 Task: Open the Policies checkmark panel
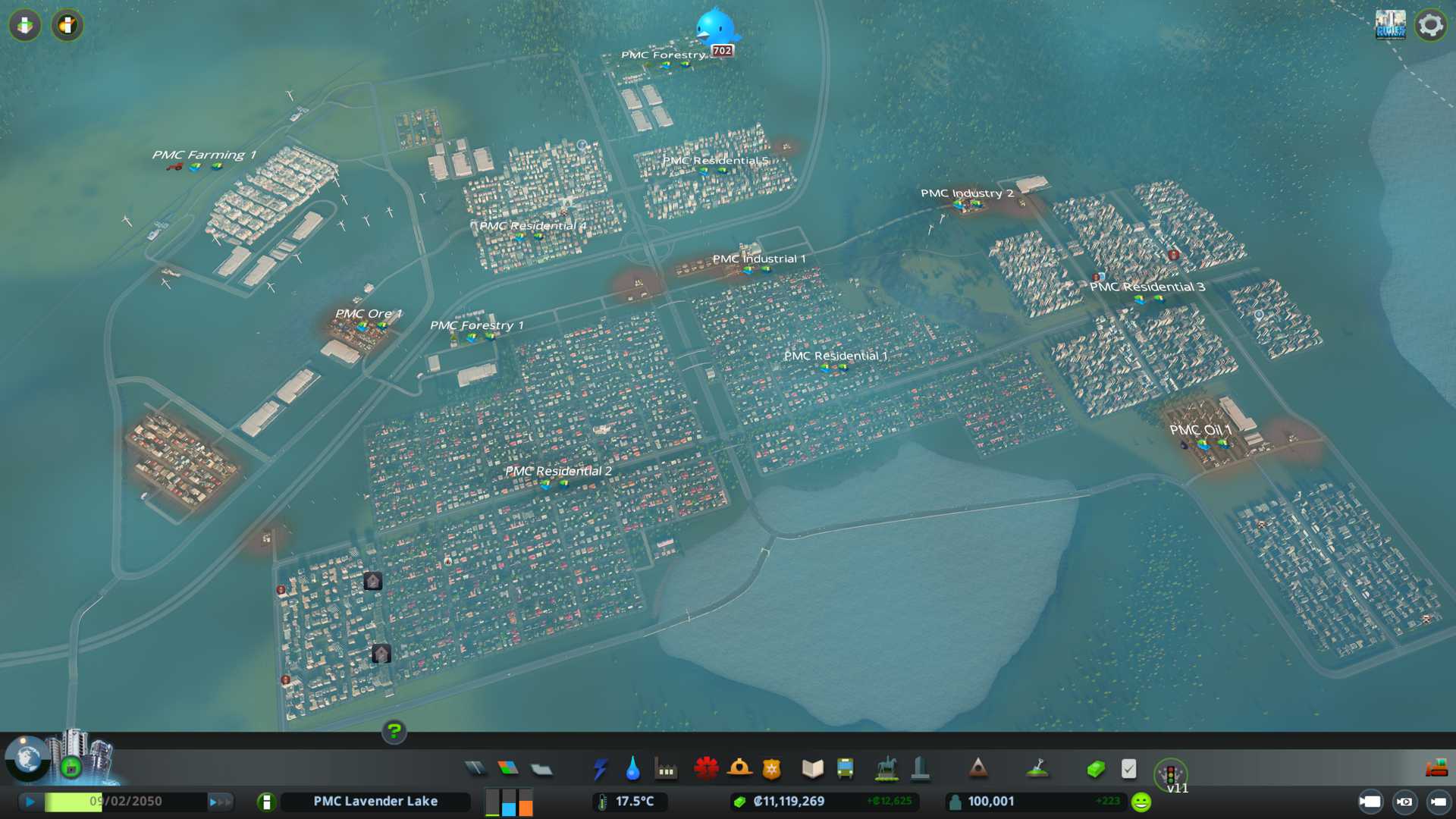click(x=1128, y=769)
